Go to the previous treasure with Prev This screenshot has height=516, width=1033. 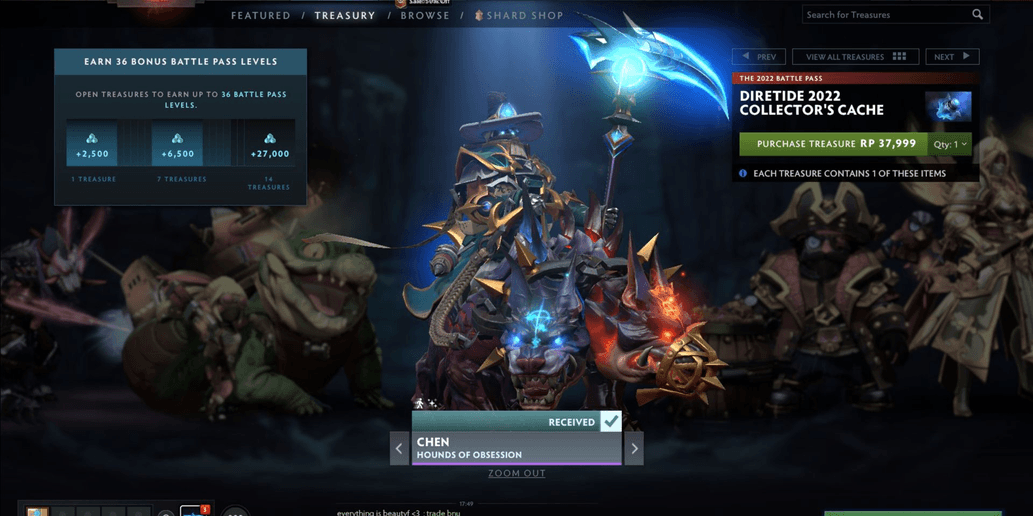pos(759,57)
